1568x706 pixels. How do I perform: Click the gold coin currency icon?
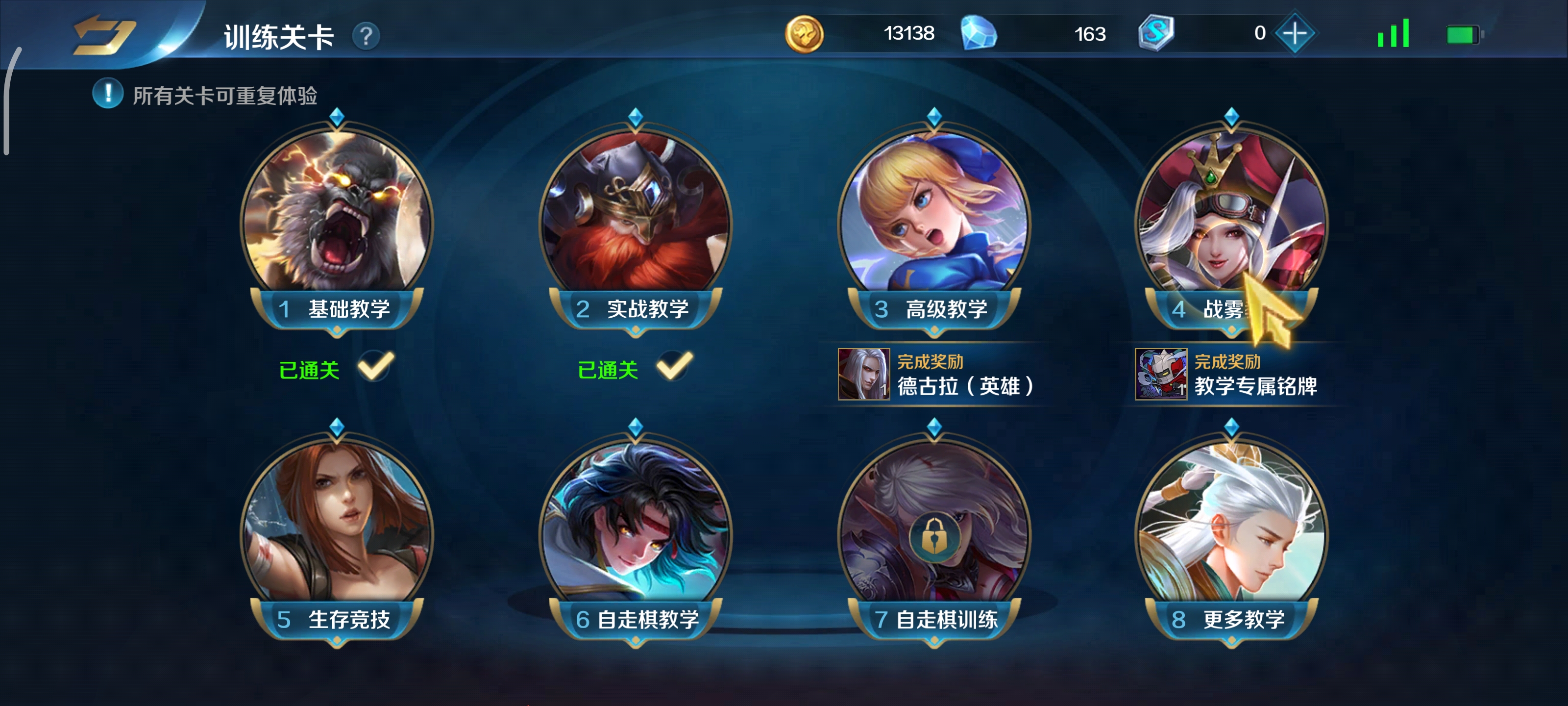click(x=804, y=34)
